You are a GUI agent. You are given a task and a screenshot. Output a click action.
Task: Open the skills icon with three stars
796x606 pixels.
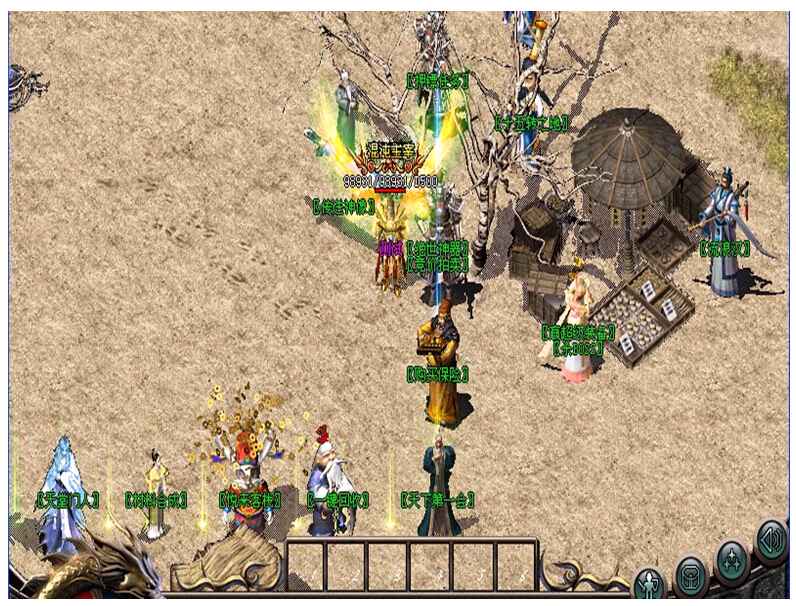click(x=733, y=558)
